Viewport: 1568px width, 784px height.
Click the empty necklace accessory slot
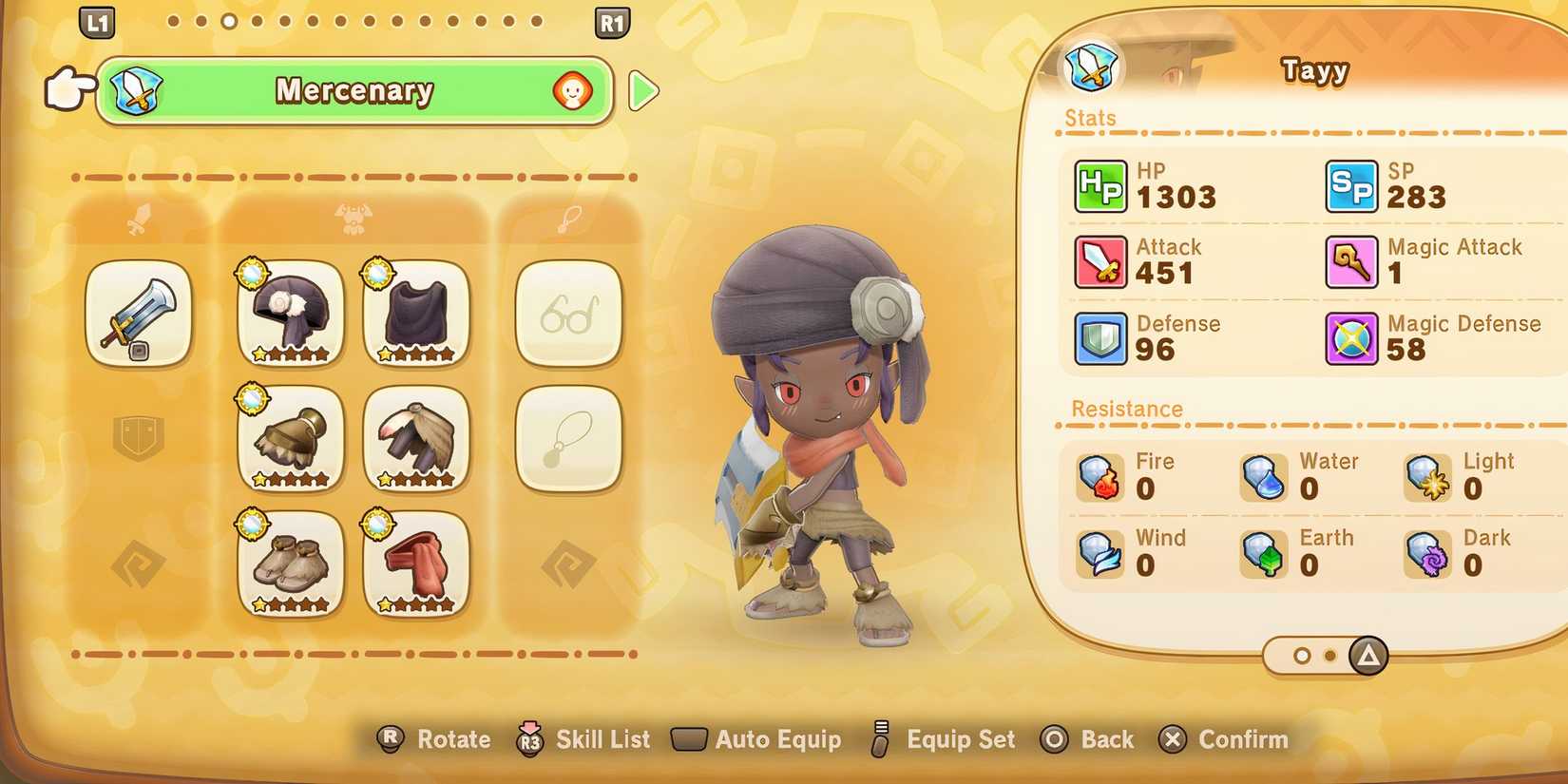[x=568, y=440]
